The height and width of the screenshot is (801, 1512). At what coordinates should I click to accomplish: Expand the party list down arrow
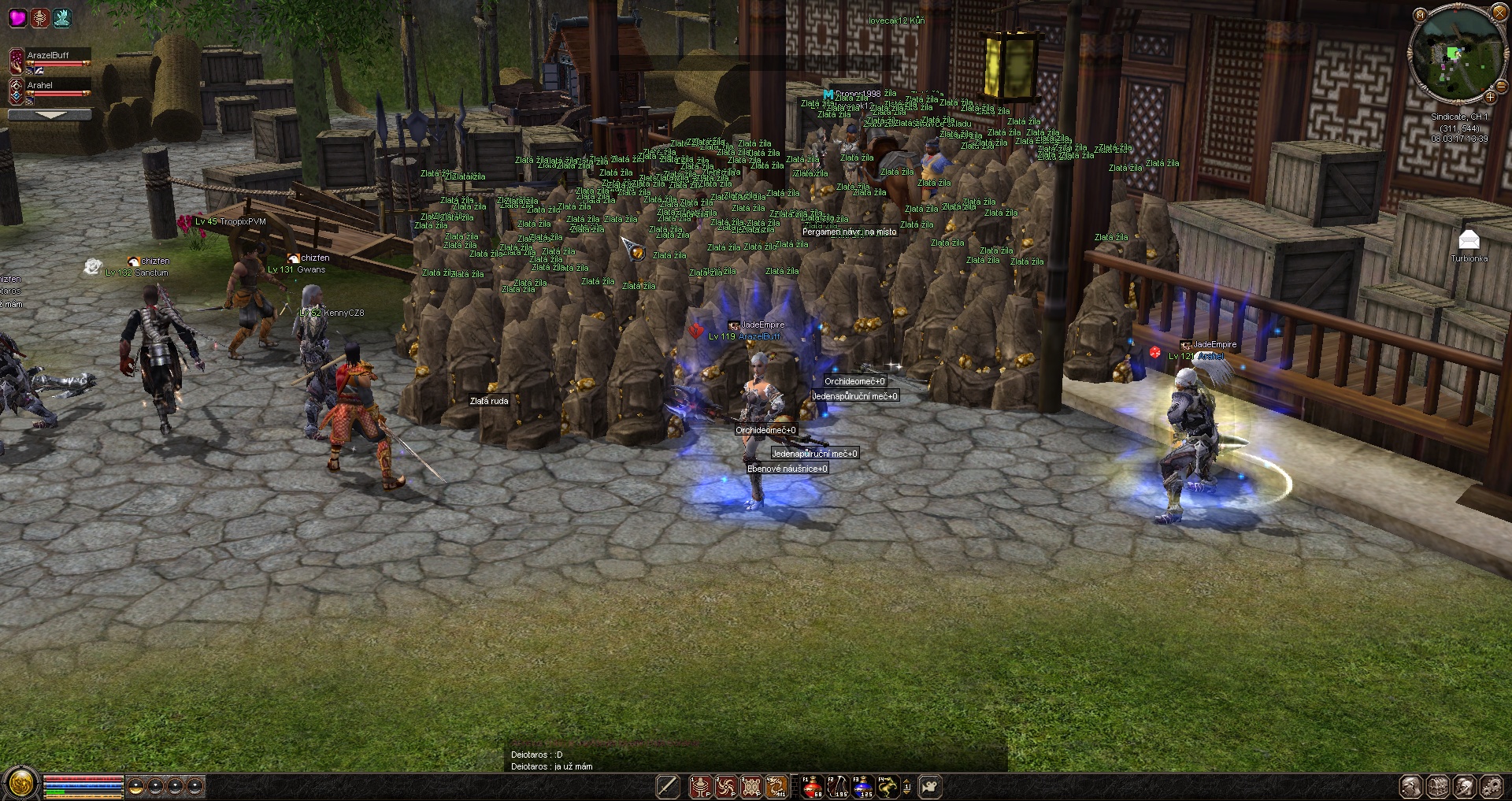pos(50,115)
